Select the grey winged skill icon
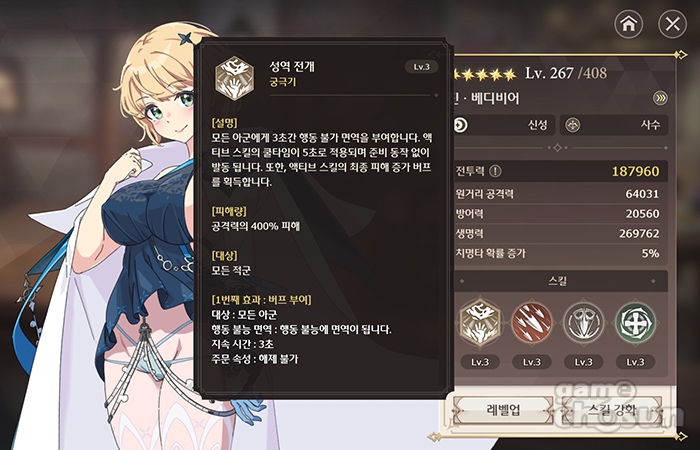The height and width of the screenshot is (450, 700). (x=584, y=323)
